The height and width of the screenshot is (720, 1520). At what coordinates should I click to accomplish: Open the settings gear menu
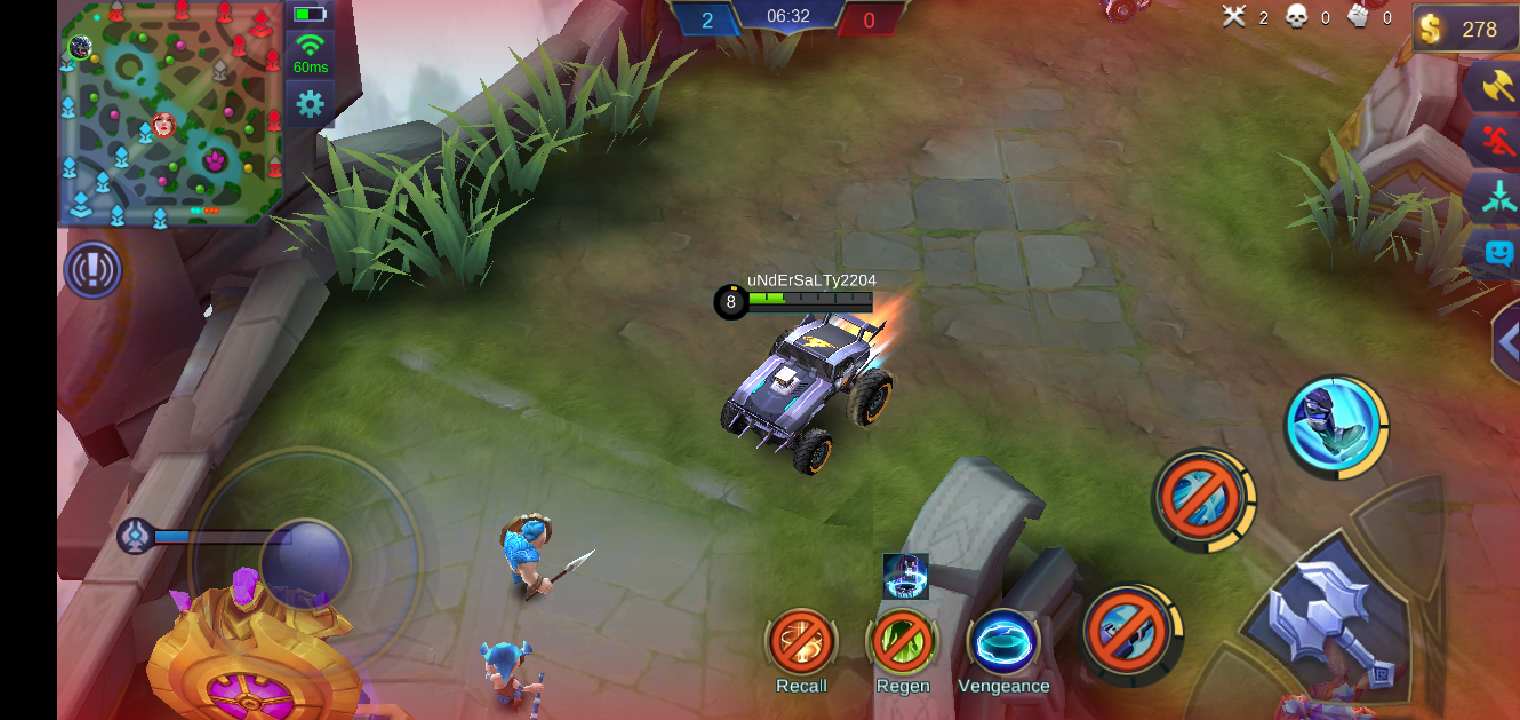pos(310,103)
